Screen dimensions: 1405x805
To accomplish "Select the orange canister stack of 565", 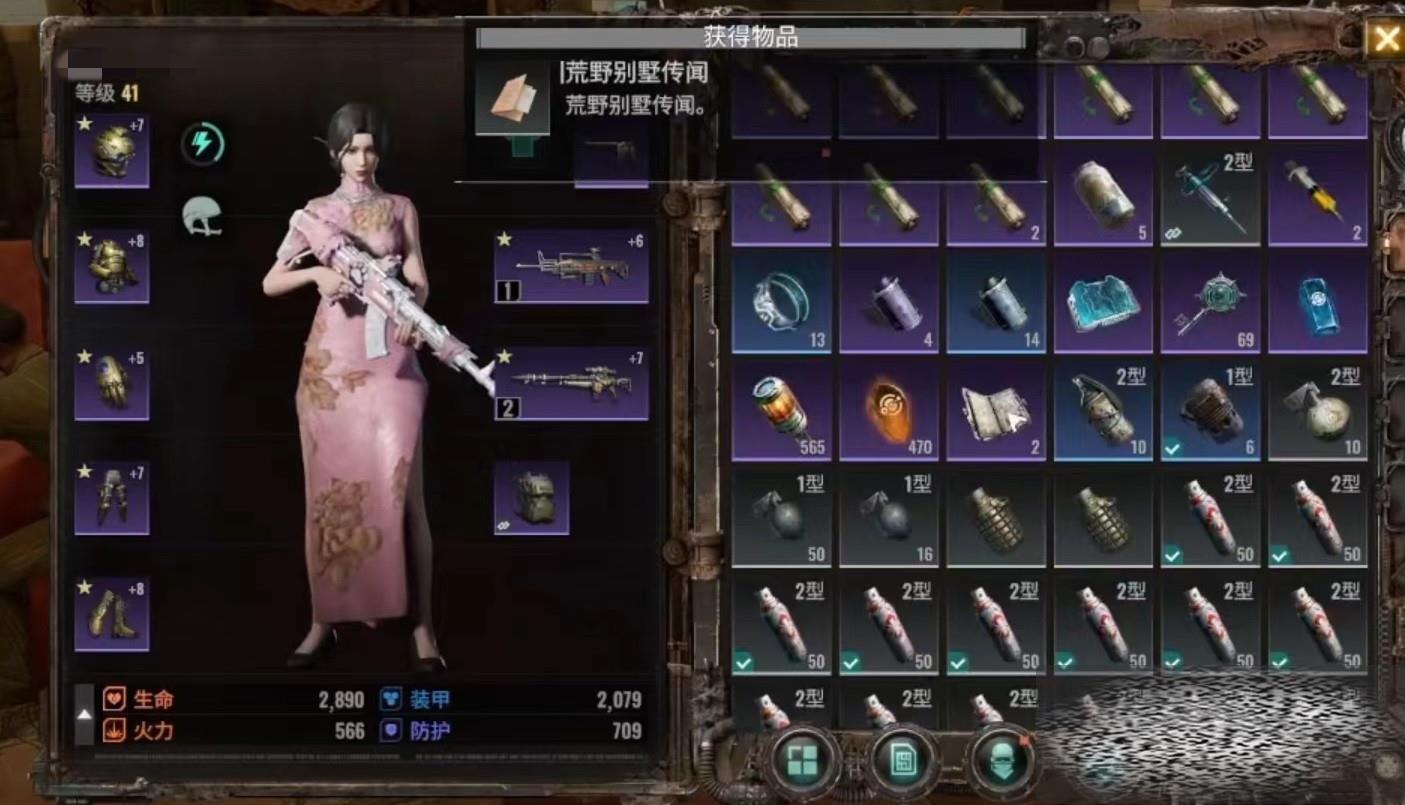I will pyautogui.click(x=781, y=410).
